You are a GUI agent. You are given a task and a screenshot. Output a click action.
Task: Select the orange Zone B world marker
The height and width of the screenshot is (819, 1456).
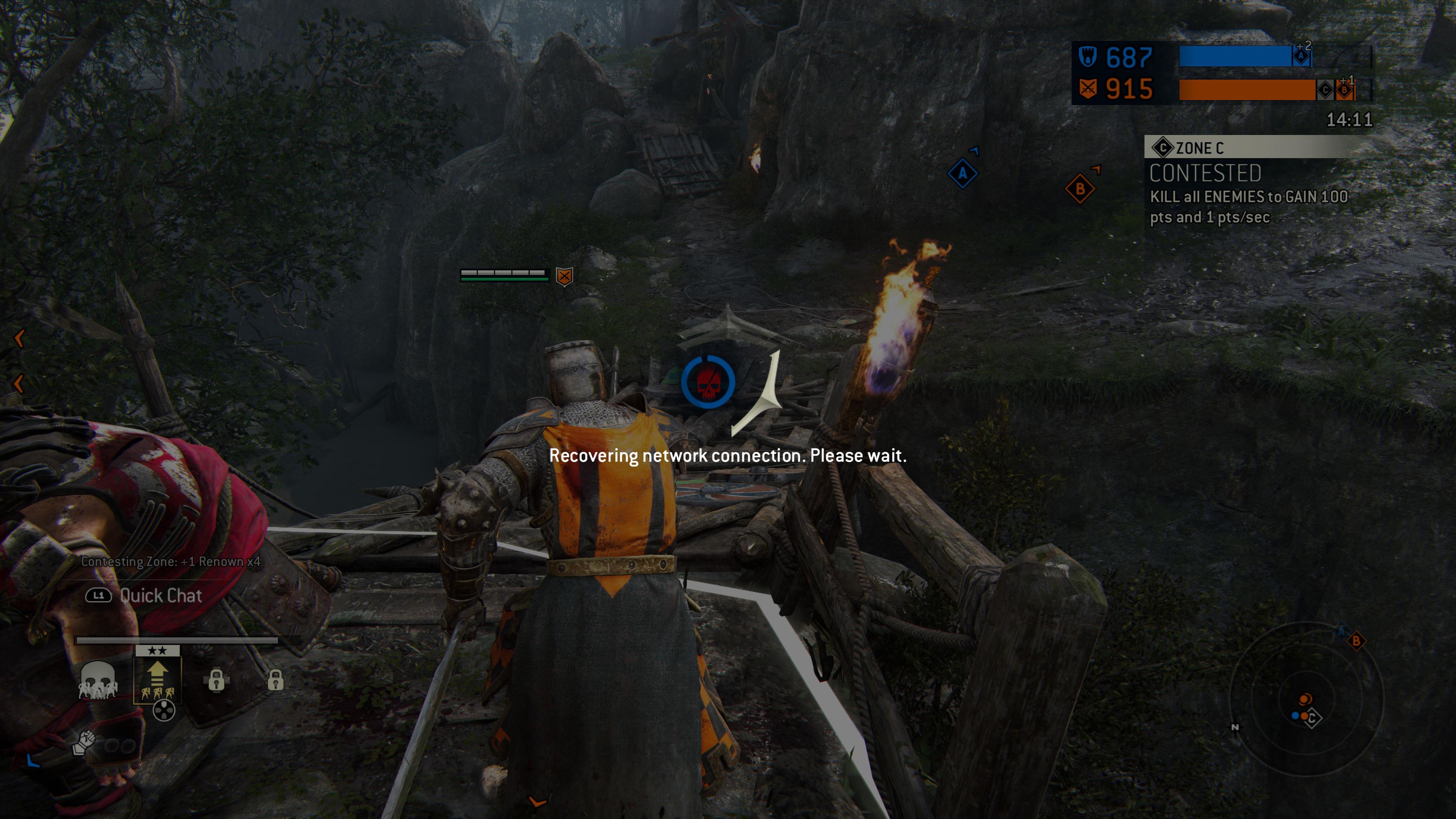pyautogui.click(x=1079, y=189)
